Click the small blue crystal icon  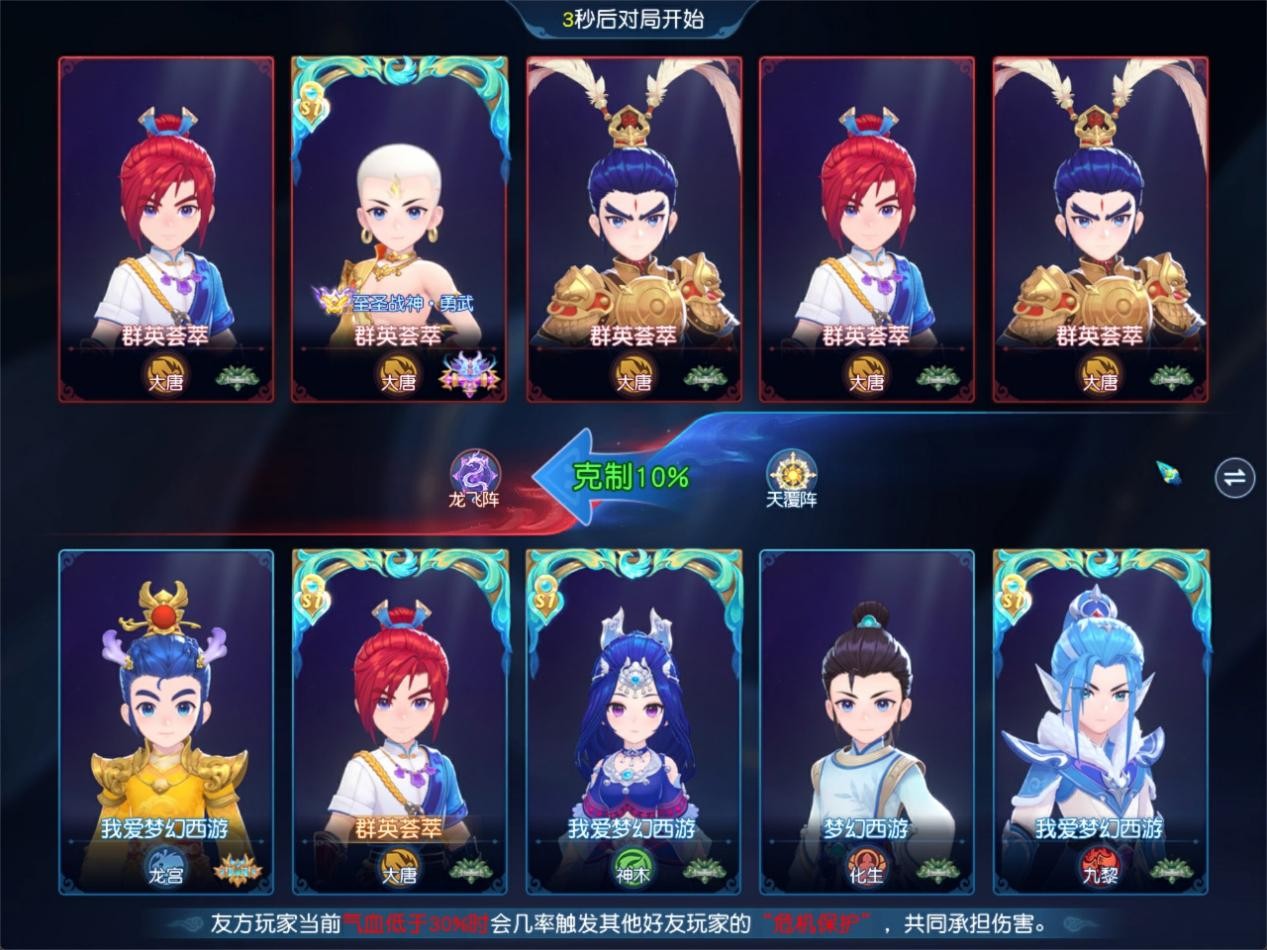1169,472
